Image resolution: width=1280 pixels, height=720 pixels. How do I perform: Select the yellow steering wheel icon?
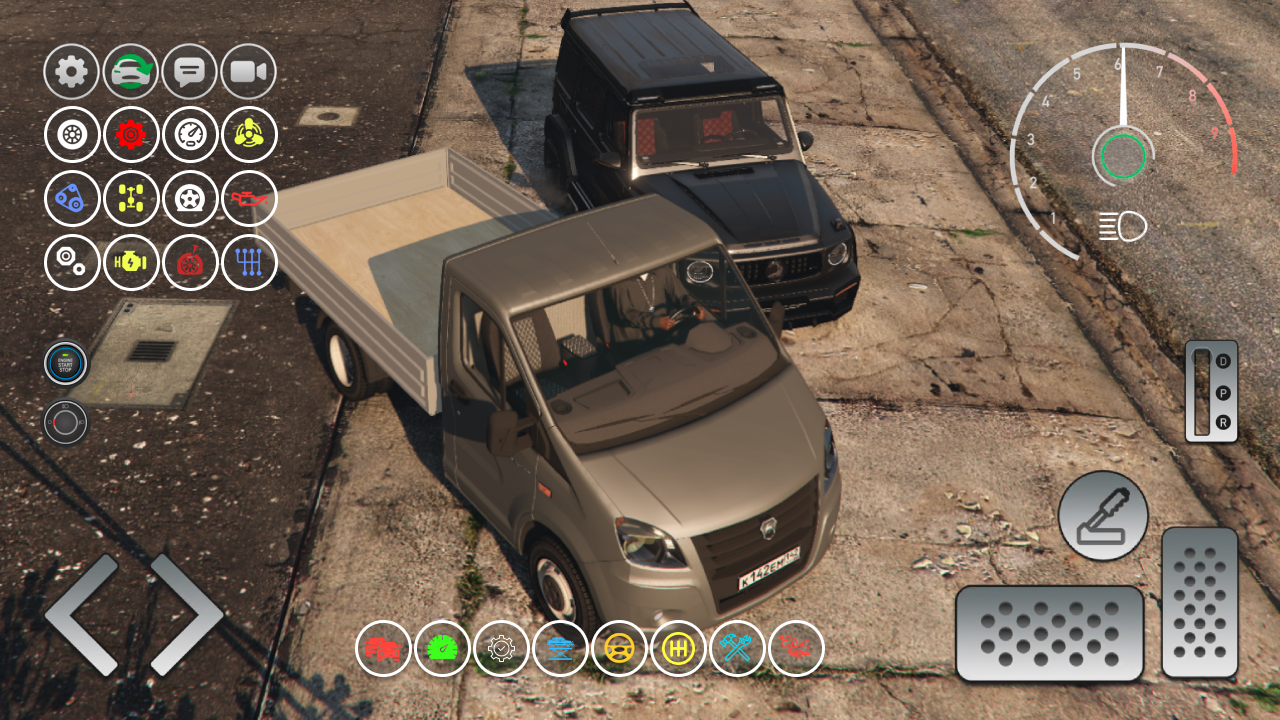621,649
